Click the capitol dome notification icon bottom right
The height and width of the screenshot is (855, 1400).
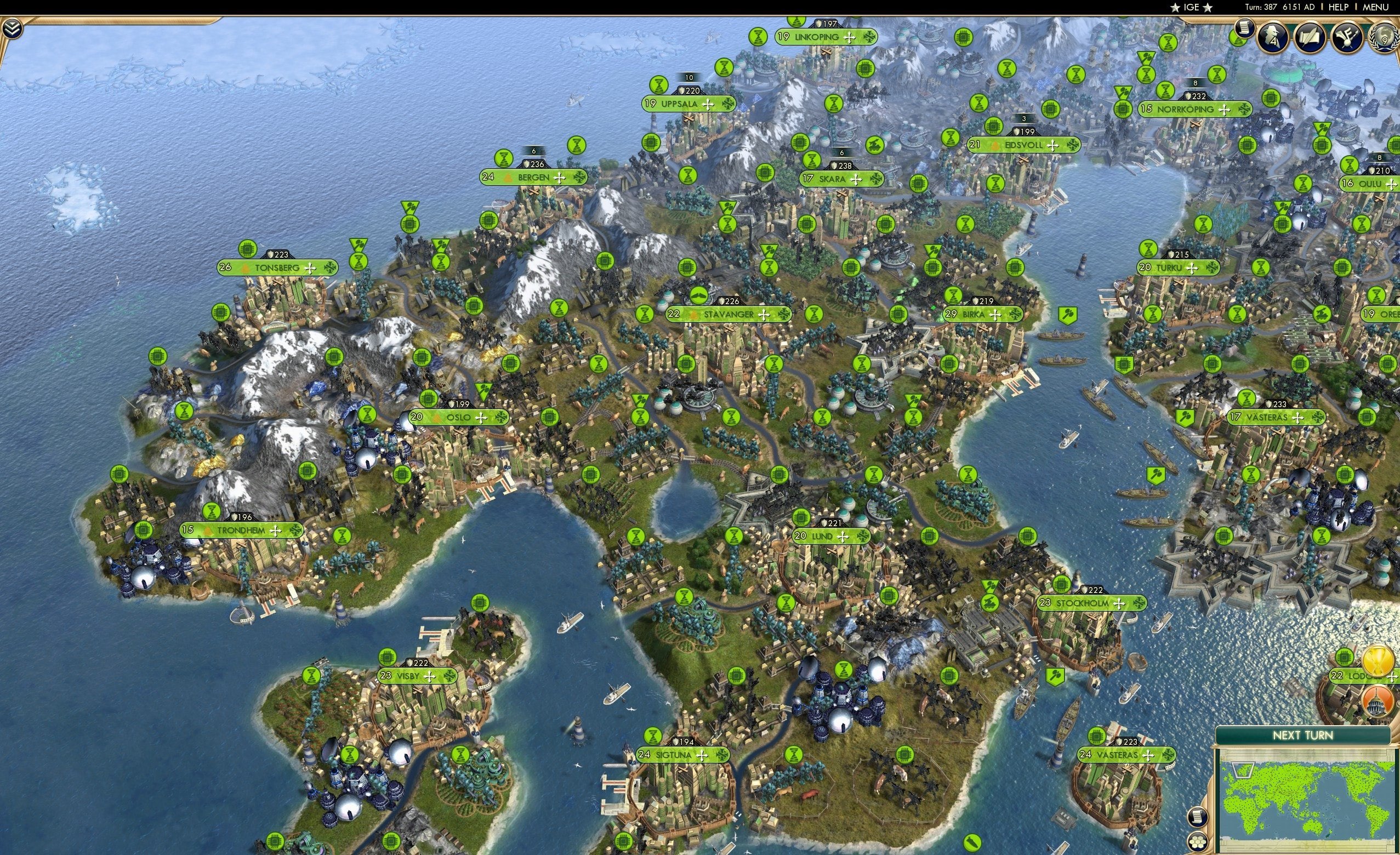(1378, 703)
